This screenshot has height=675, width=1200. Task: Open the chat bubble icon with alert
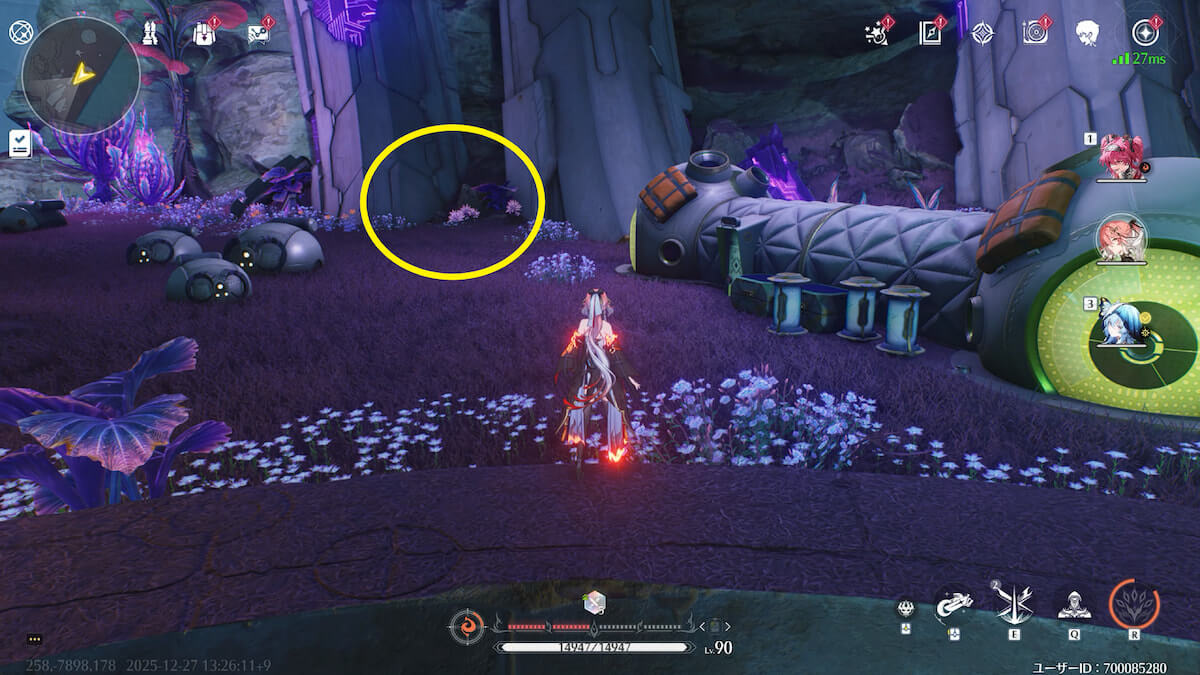(x=258, y=33)
